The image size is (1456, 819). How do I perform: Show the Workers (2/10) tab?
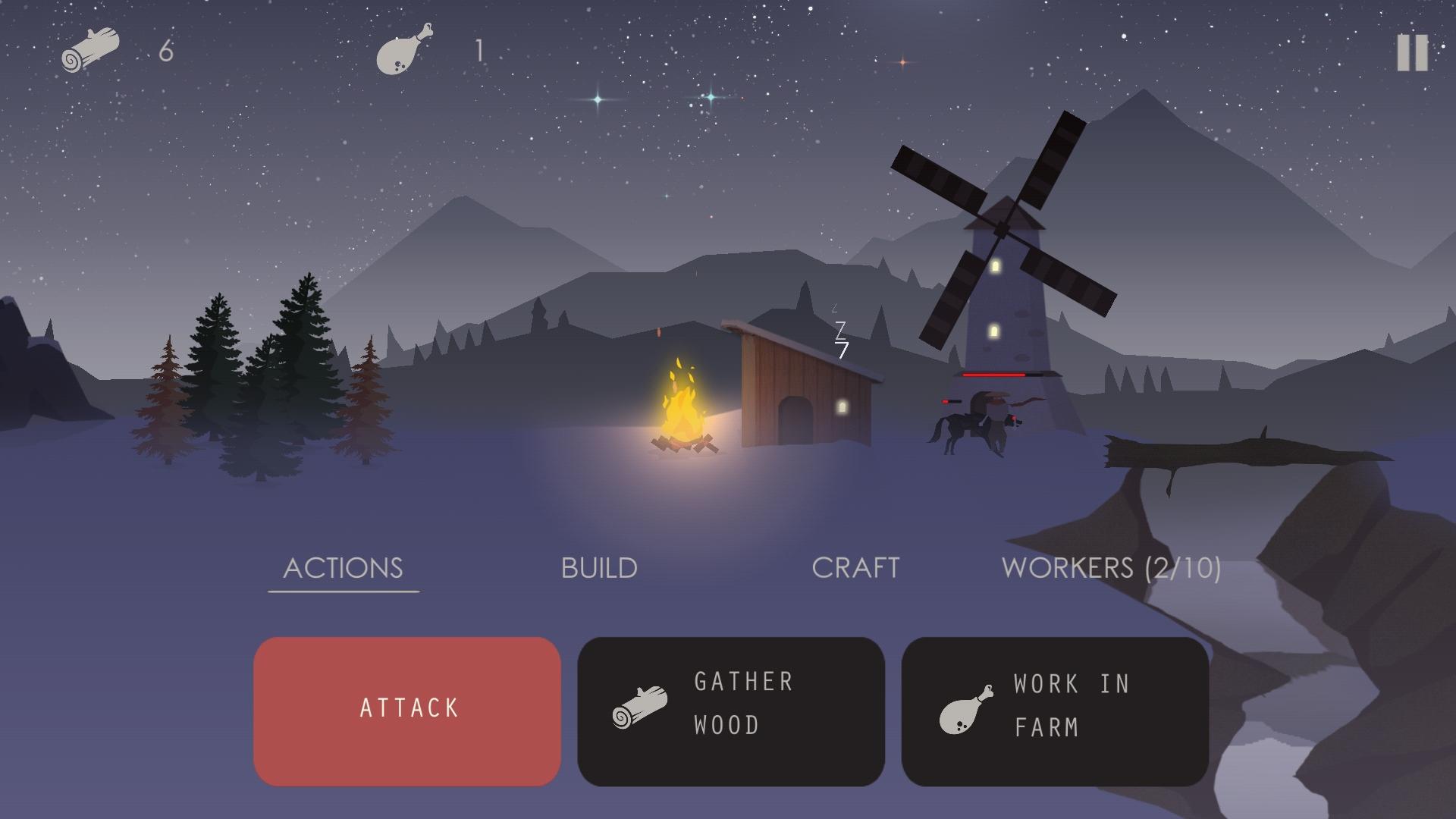coord(1111,568)
